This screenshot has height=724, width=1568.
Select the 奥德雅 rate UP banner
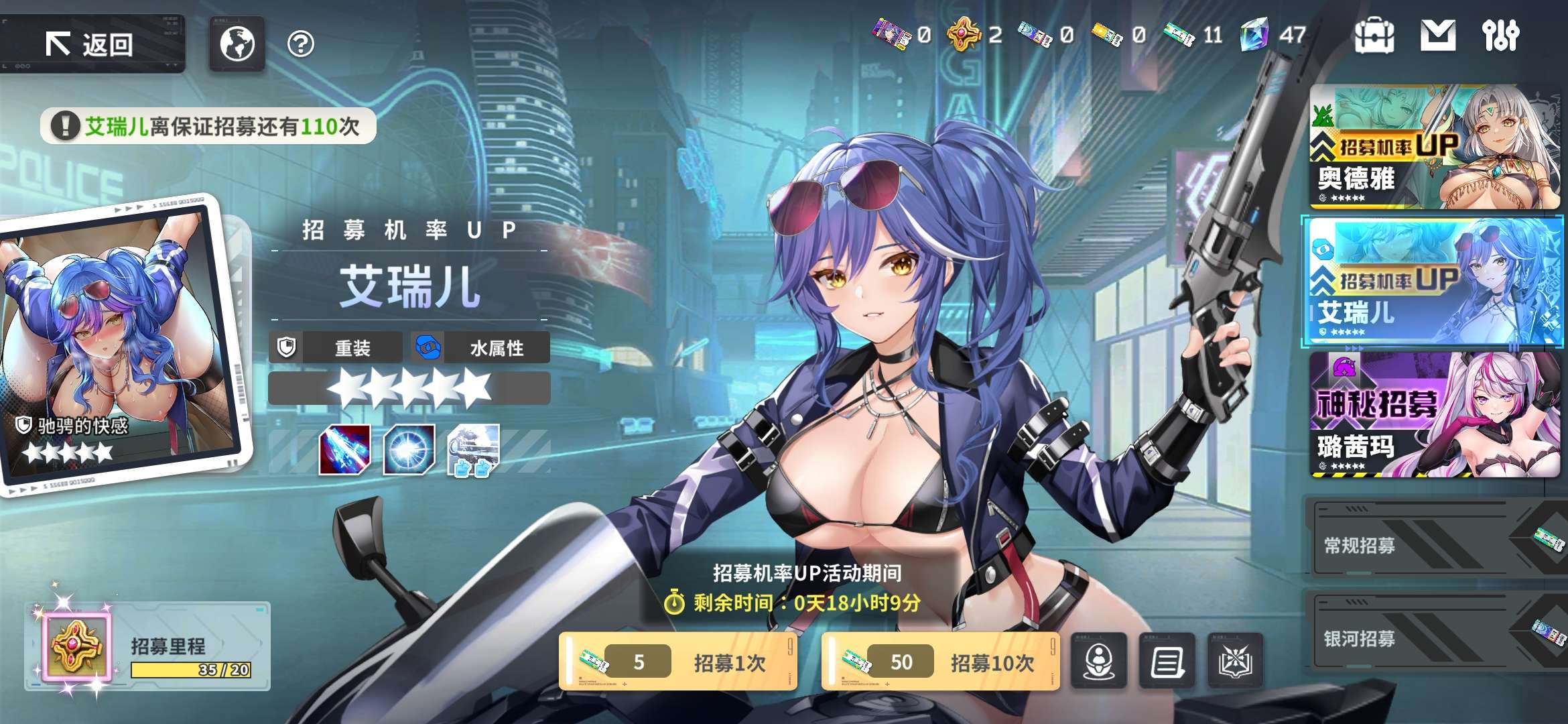pos(1434,147)
